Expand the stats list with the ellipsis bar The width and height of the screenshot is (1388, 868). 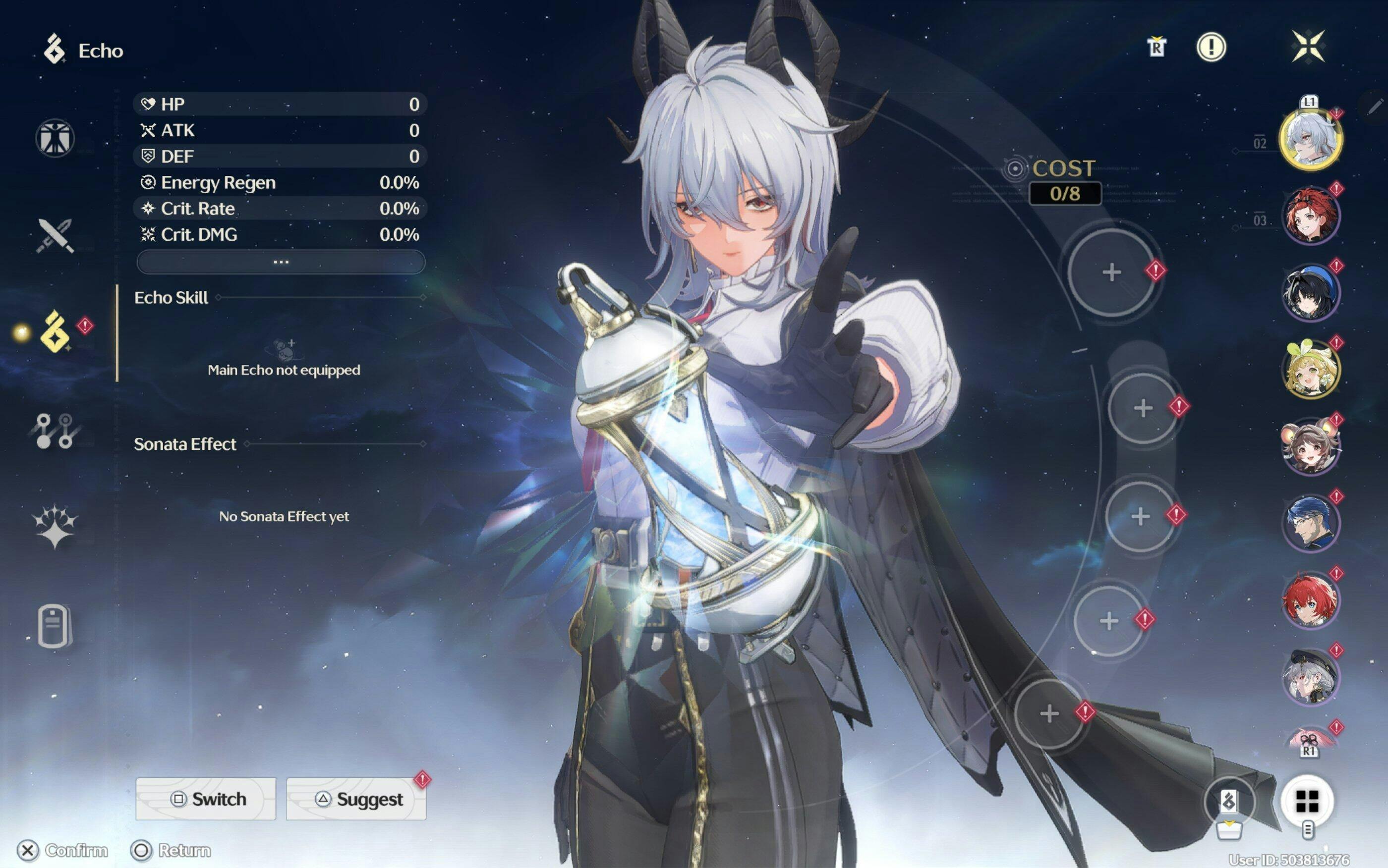(x=281, y=263)
